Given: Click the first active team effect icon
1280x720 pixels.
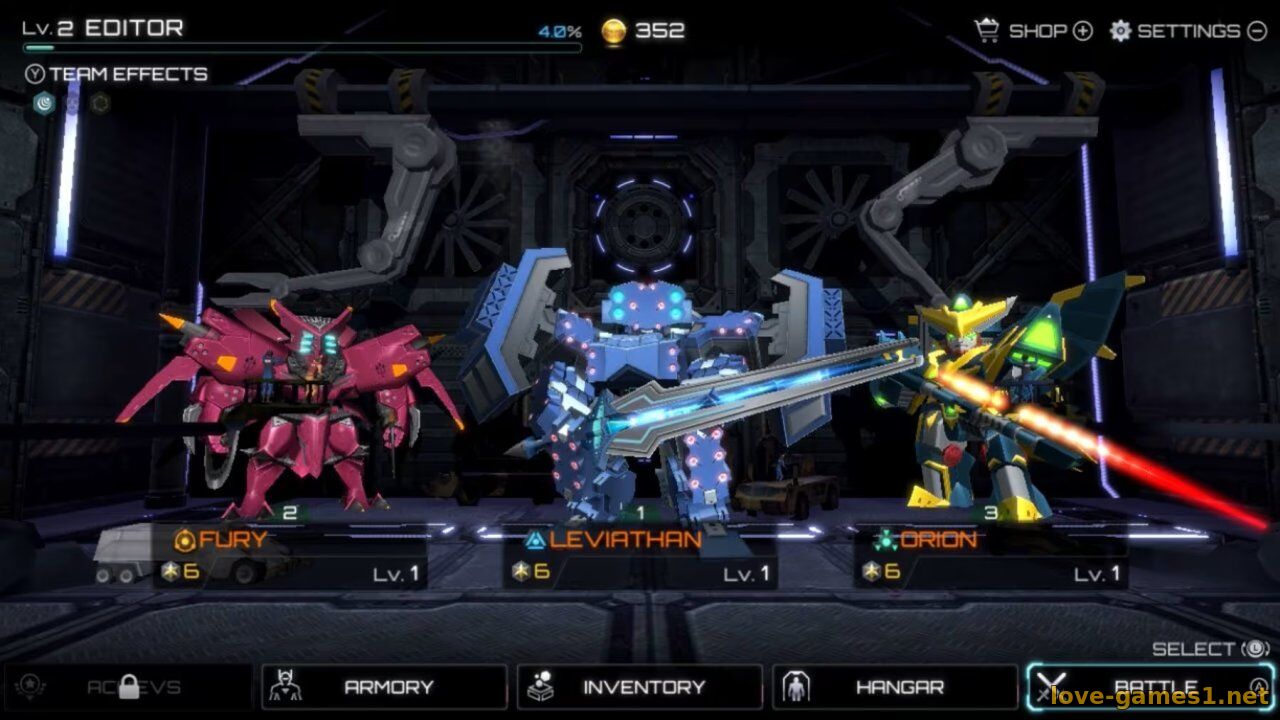Looking at the screenshot, I should tap(44, 103).
